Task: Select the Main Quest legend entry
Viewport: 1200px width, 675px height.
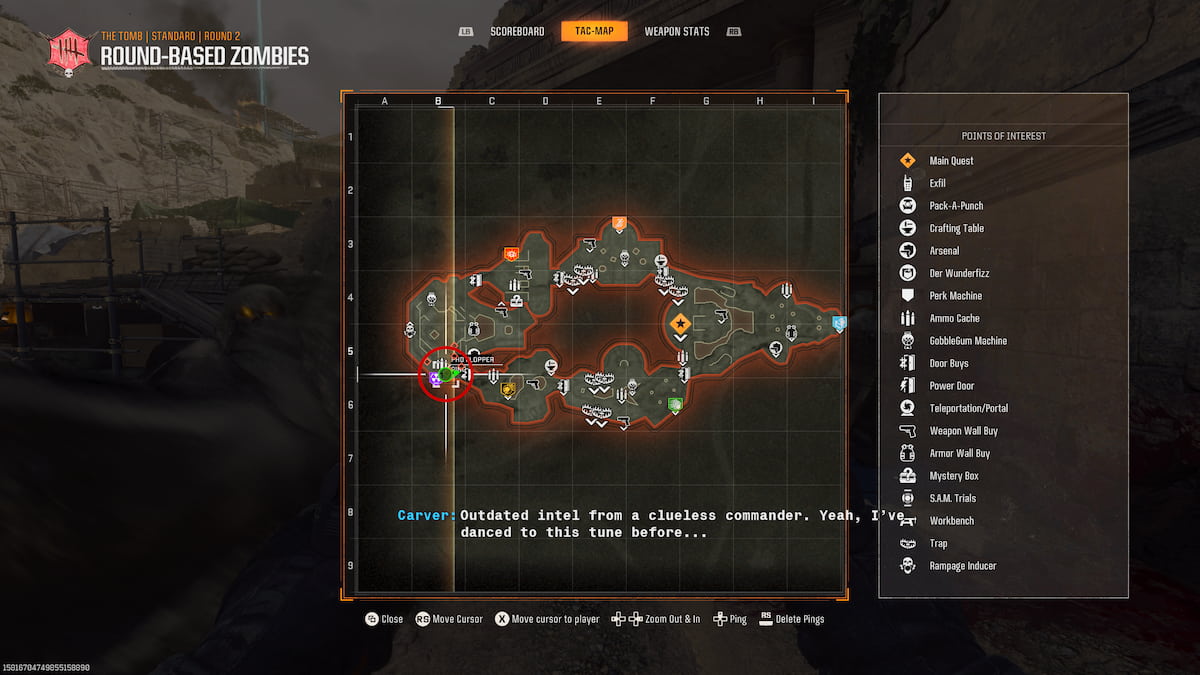Action: click(950, 161)
